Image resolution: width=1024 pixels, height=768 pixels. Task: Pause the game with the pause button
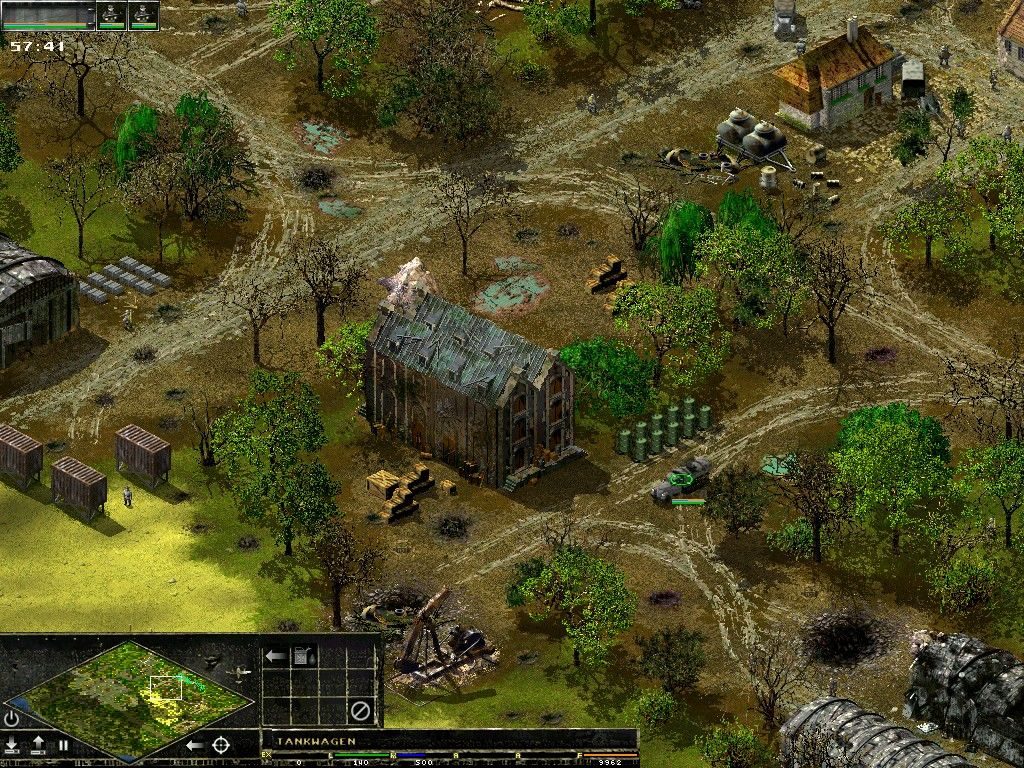[x=63, y=745]
